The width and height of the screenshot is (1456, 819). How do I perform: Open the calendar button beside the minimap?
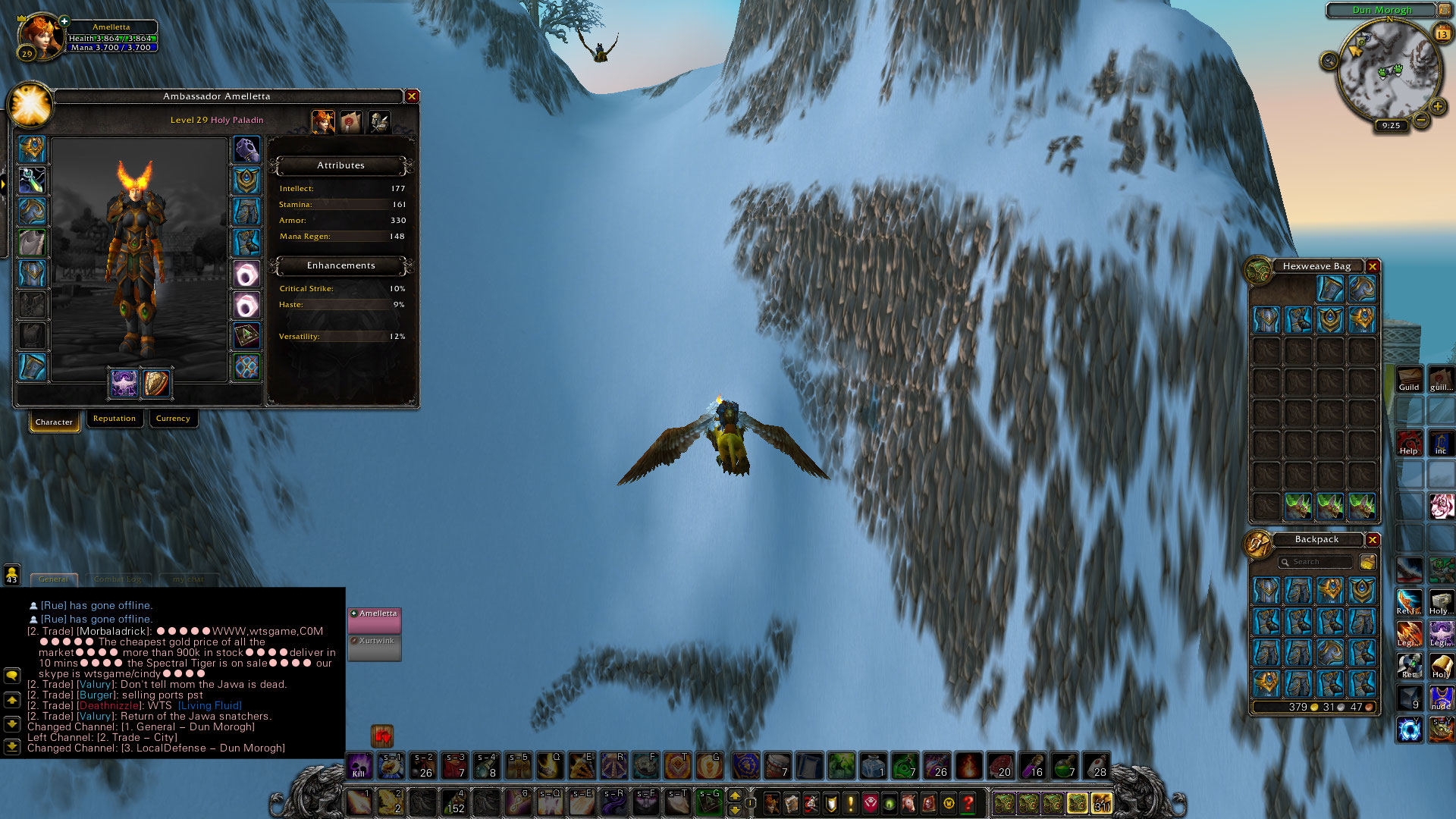(1442, 33)
